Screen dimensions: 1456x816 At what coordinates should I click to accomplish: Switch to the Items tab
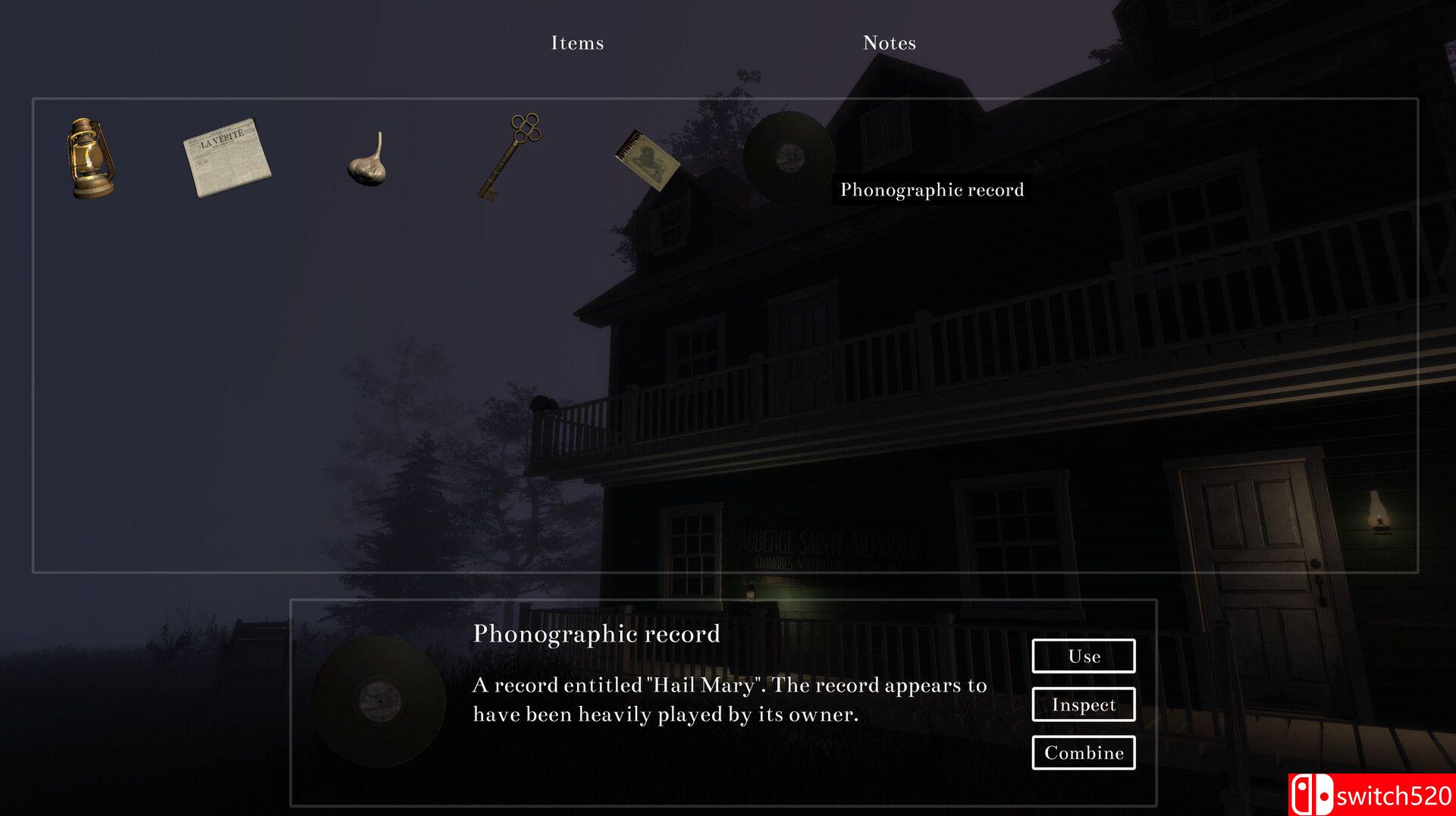(x=577, y=43)
